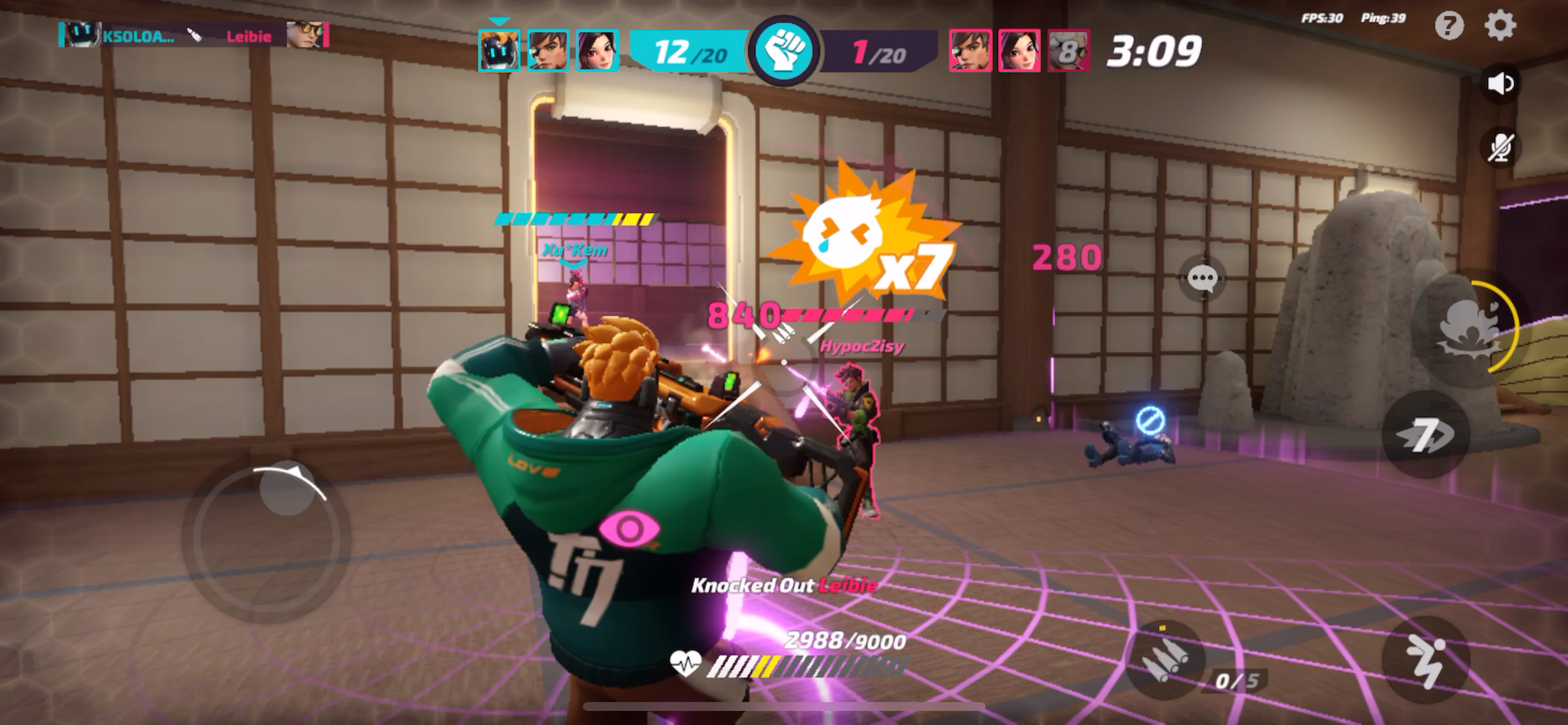Tap the virtual movement joystick

coord(268,539)
